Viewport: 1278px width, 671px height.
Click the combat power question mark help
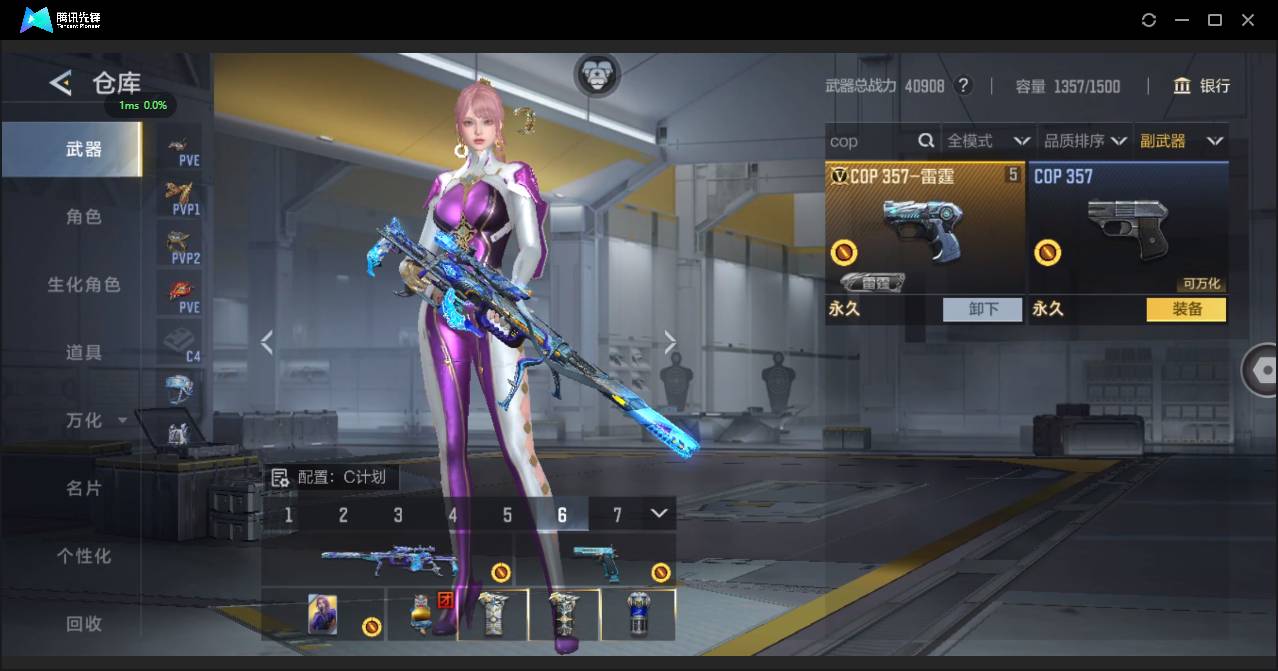click(963, 86)
